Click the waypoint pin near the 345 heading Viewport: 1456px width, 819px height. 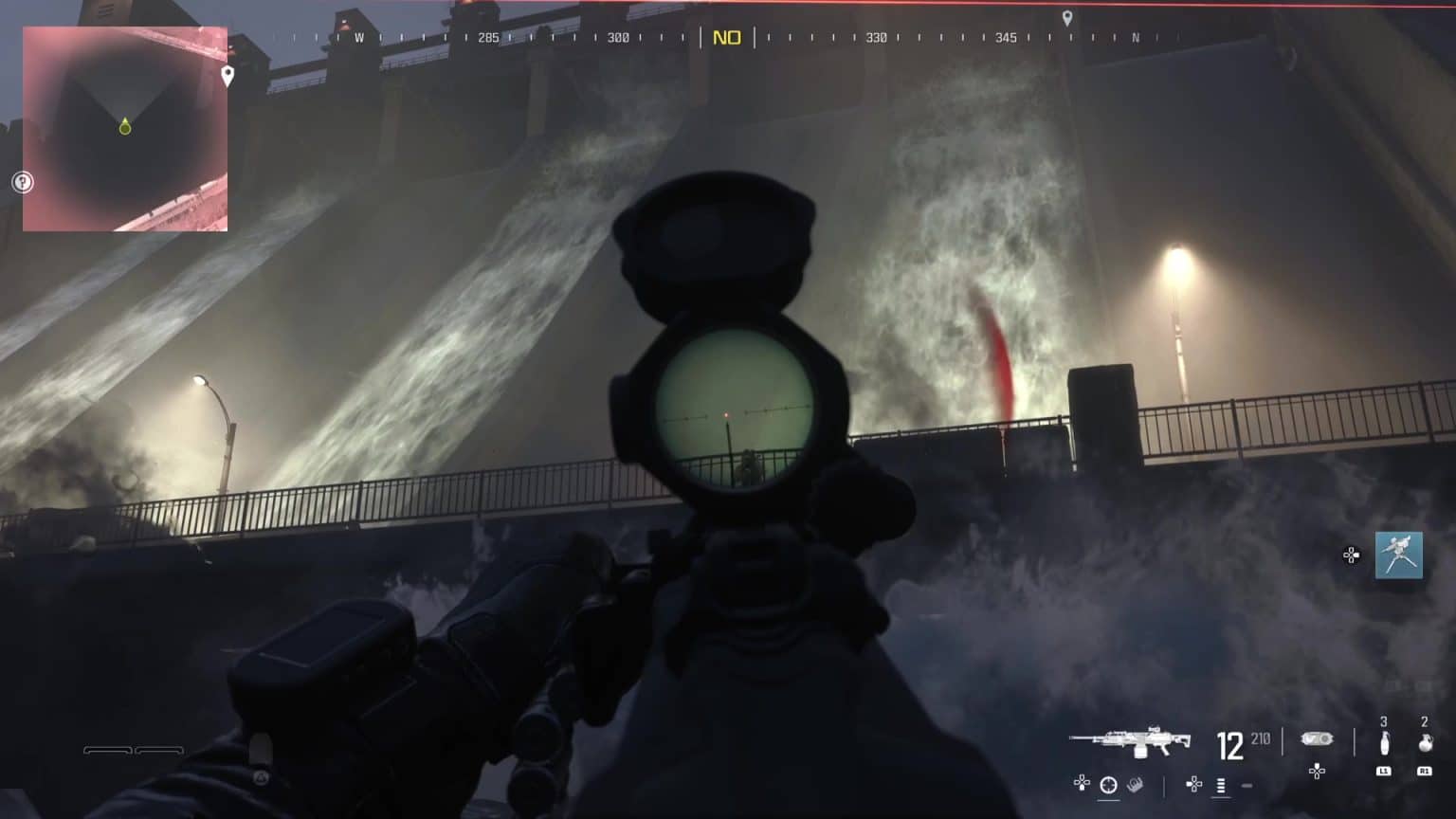coord(1068,17)
